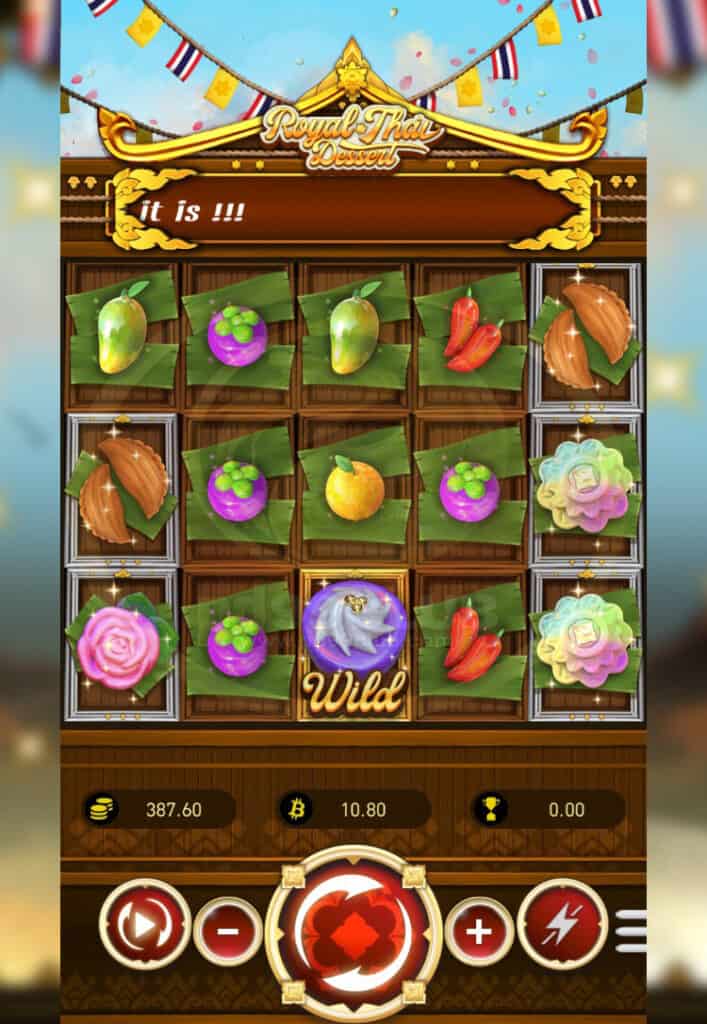This screenshot has height=1024, width=707.
Task: Spin the reels with the big red button
Action: pyautogui.click(x=353, y=931)
